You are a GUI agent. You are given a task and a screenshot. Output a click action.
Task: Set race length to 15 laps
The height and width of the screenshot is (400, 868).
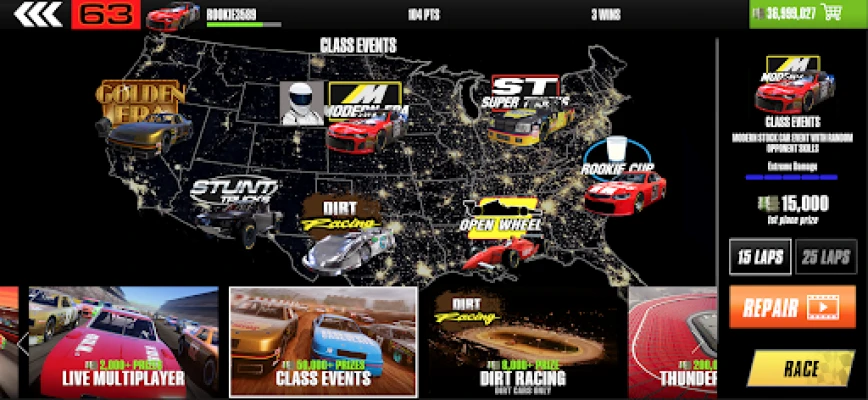click(x=760, y=257)
